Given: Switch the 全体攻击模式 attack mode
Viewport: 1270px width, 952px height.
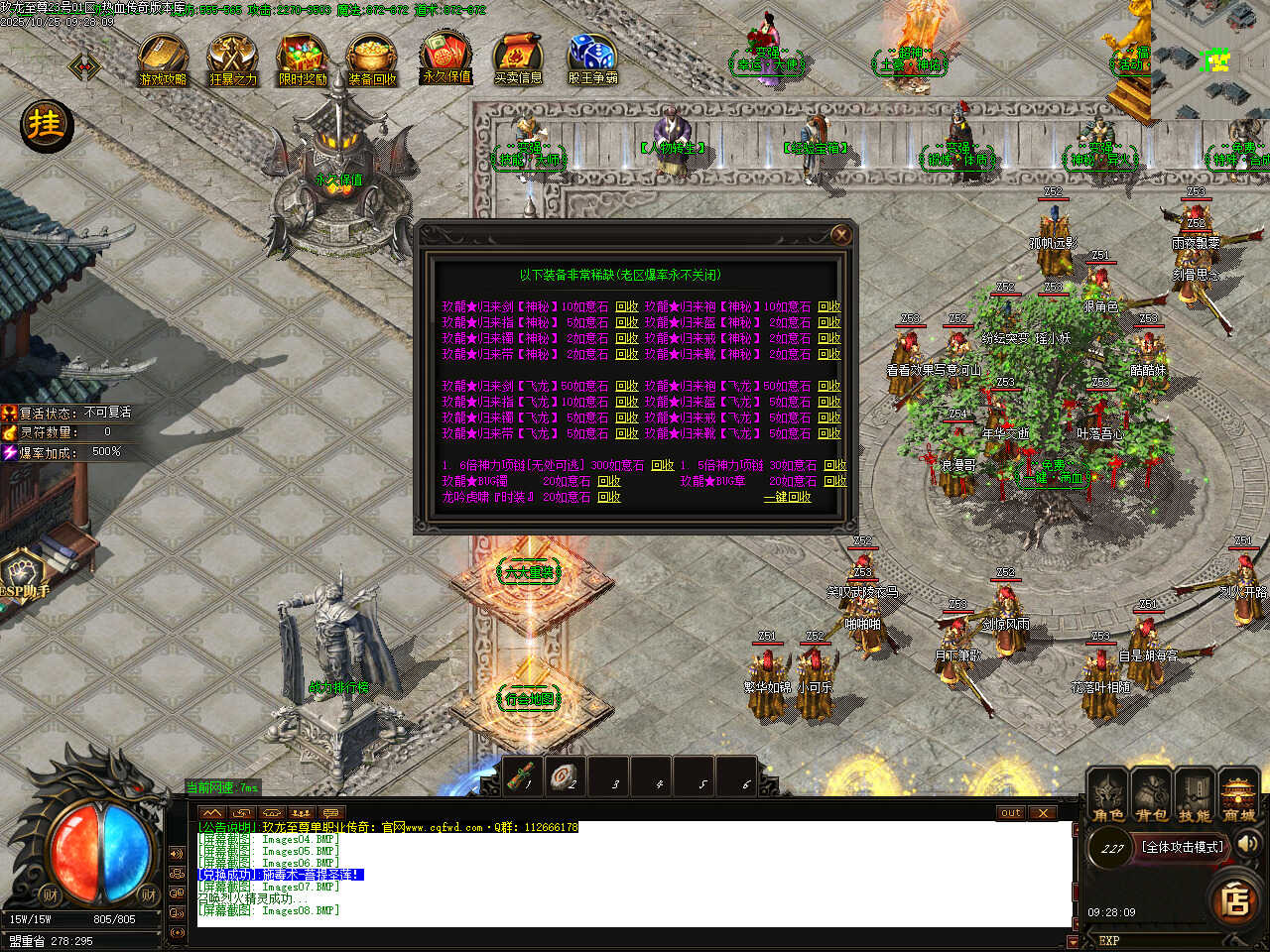Looking at the screenshot, I should [1183, 847].
